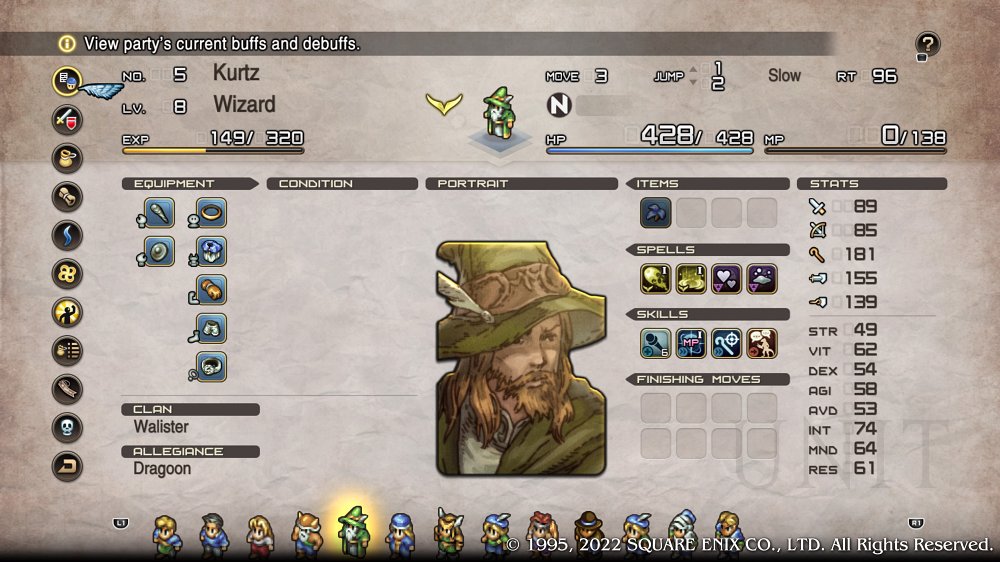Select the pouch icon in the sidebar
The width and height of the screenshot is (1000, 562).
click(x=67, y=158)
